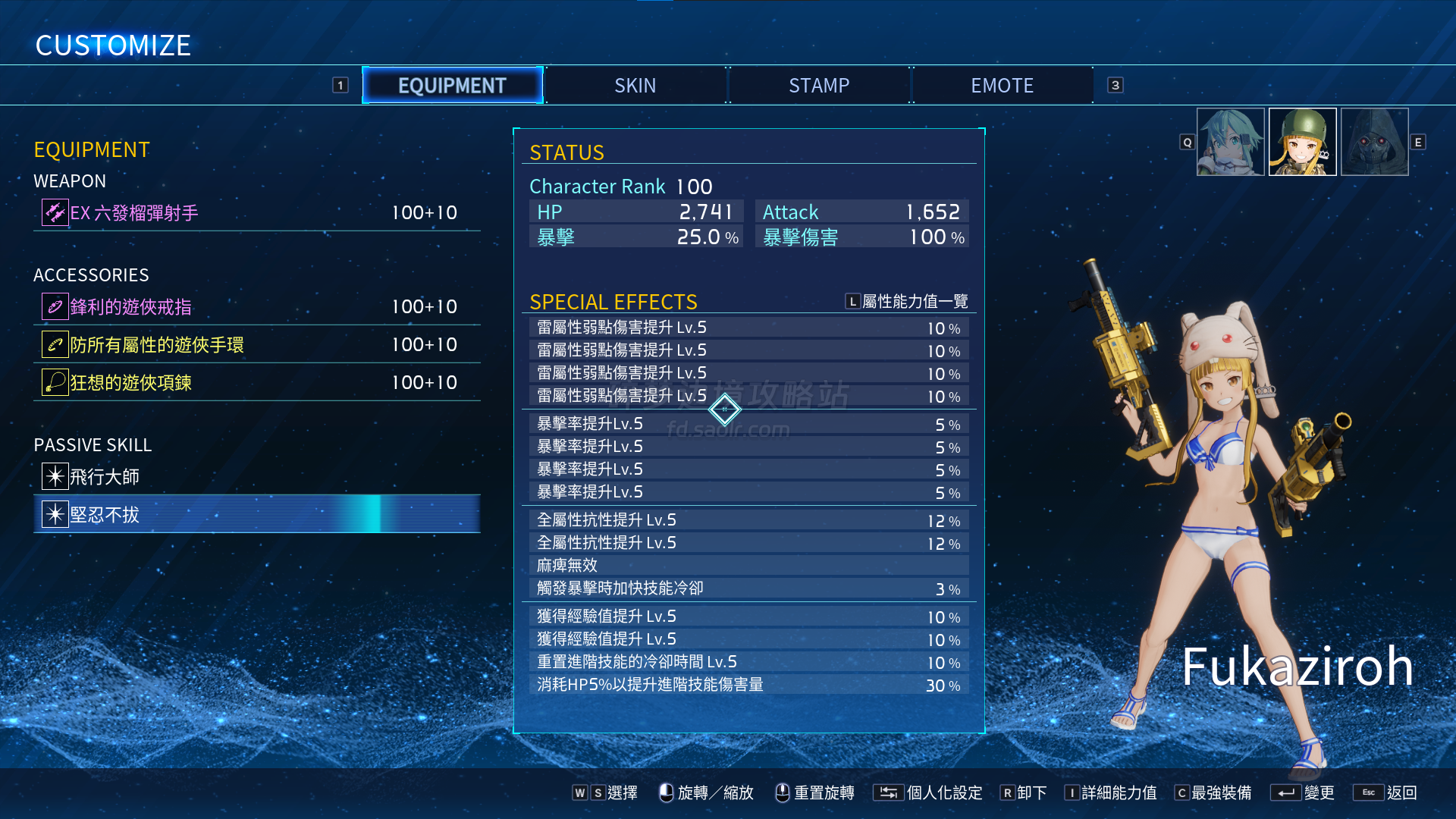The image size is (1456, 819).
Task: Open 個人化設定 personalization settings
Action: click(928, 792)
